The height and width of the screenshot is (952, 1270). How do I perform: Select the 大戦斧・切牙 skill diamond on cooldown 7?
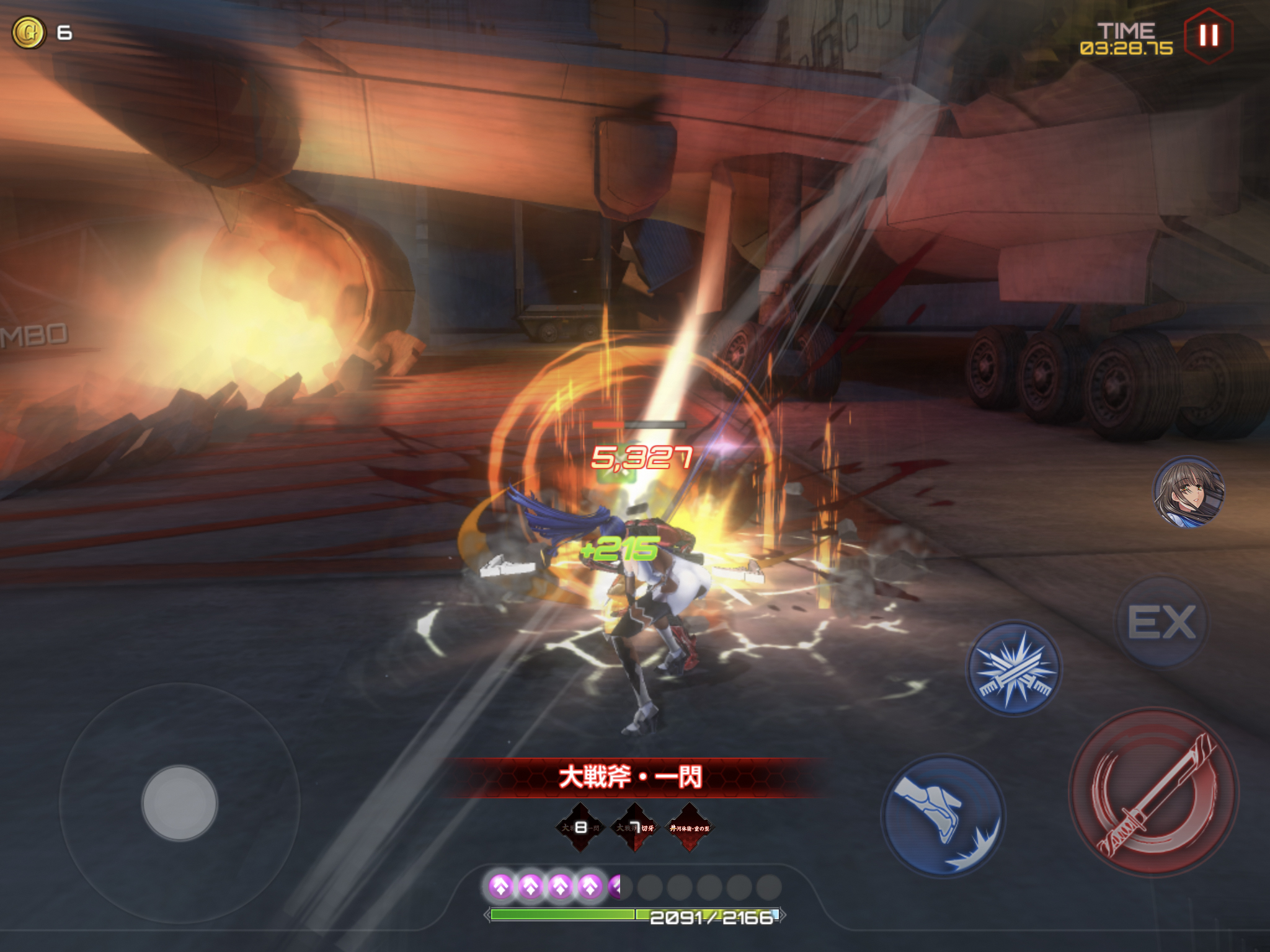[x=634, y=827]
